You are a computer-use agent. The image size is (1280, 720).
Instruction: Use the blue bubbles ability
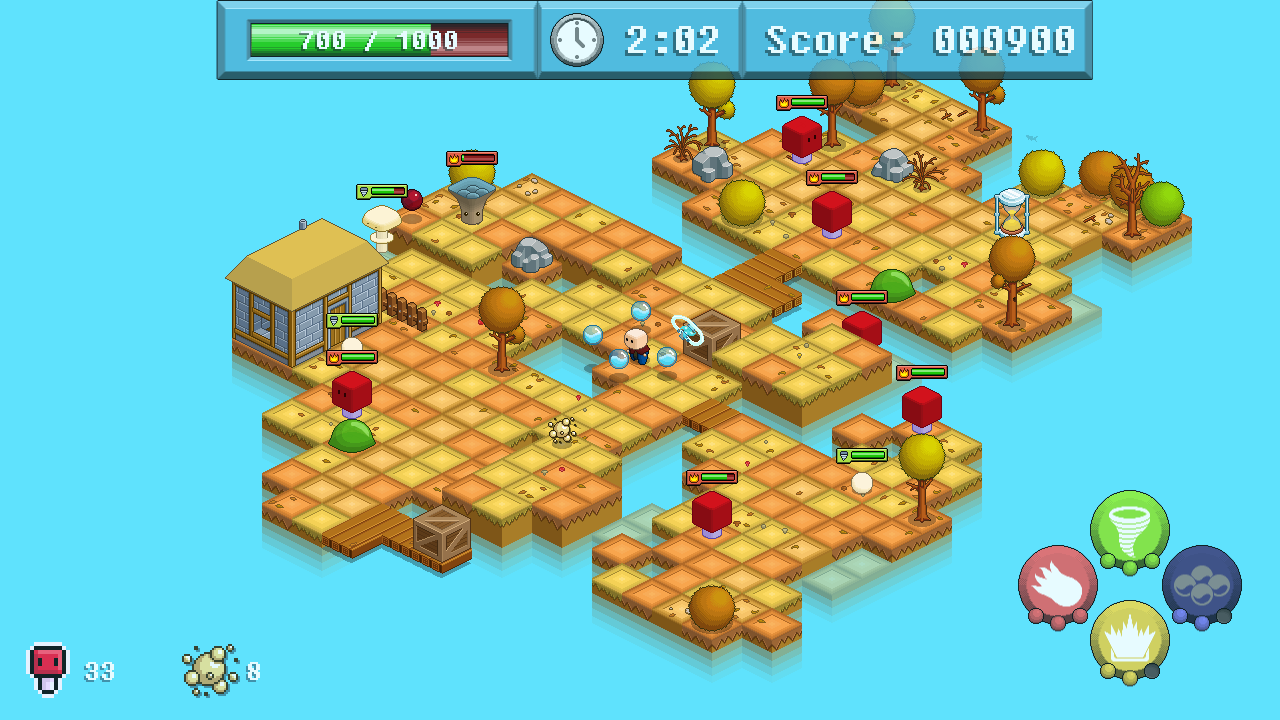point(1201,584)
